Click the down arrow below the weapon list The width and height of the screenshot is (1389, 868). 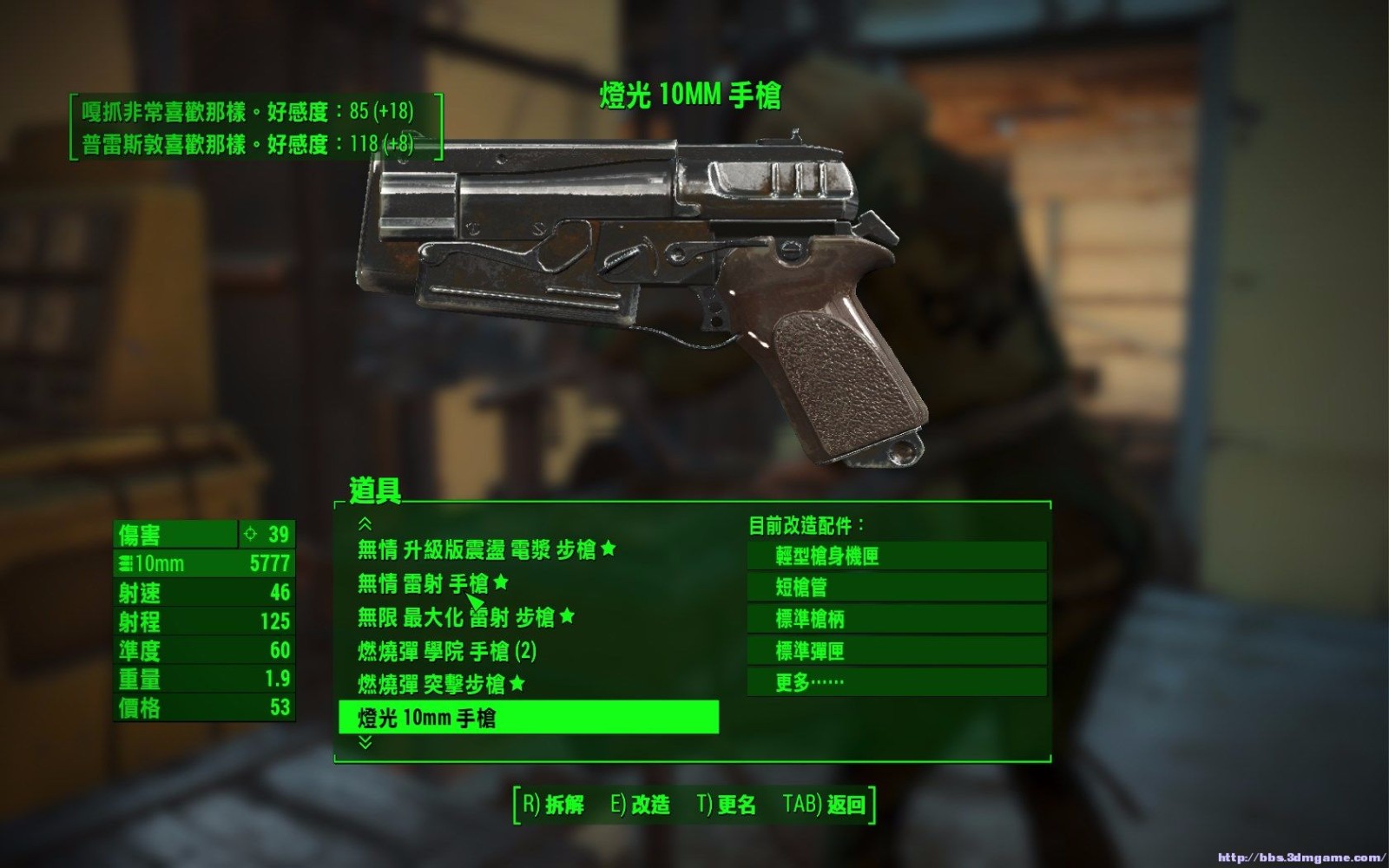point(365,743)
